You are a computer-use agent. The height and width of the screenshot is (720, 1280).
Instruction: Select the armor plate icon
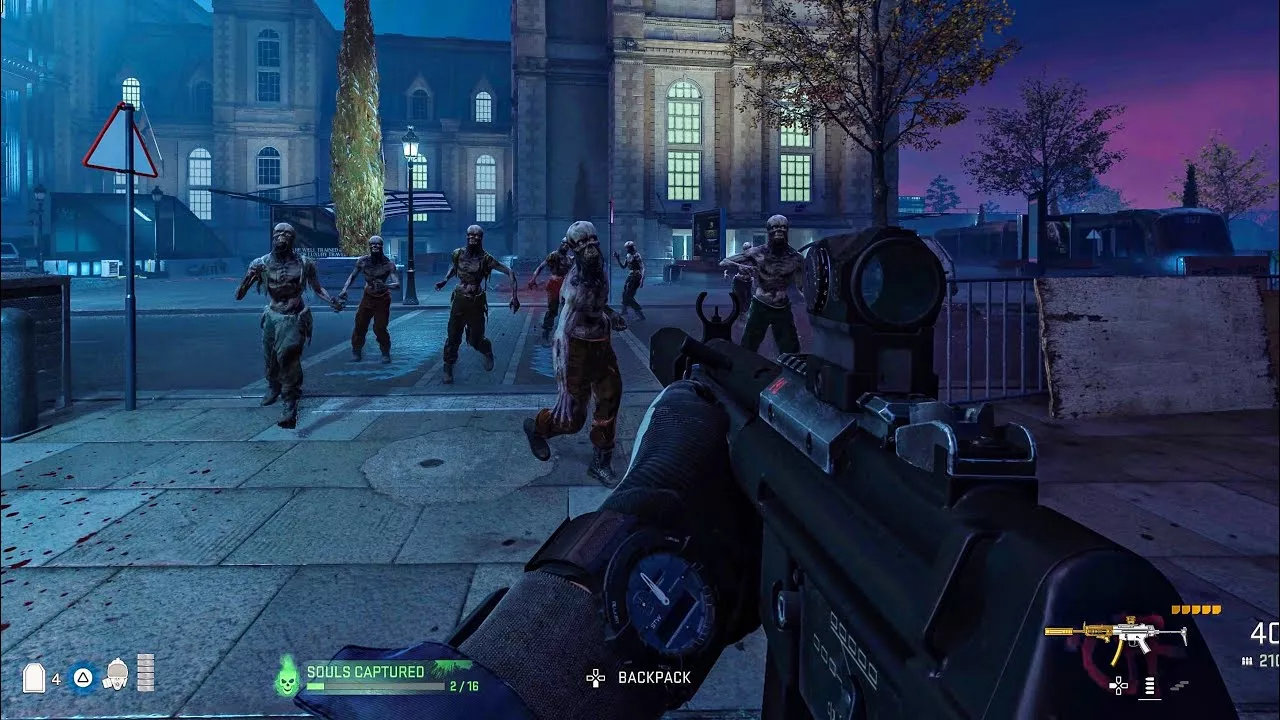(x=34, y=678)
